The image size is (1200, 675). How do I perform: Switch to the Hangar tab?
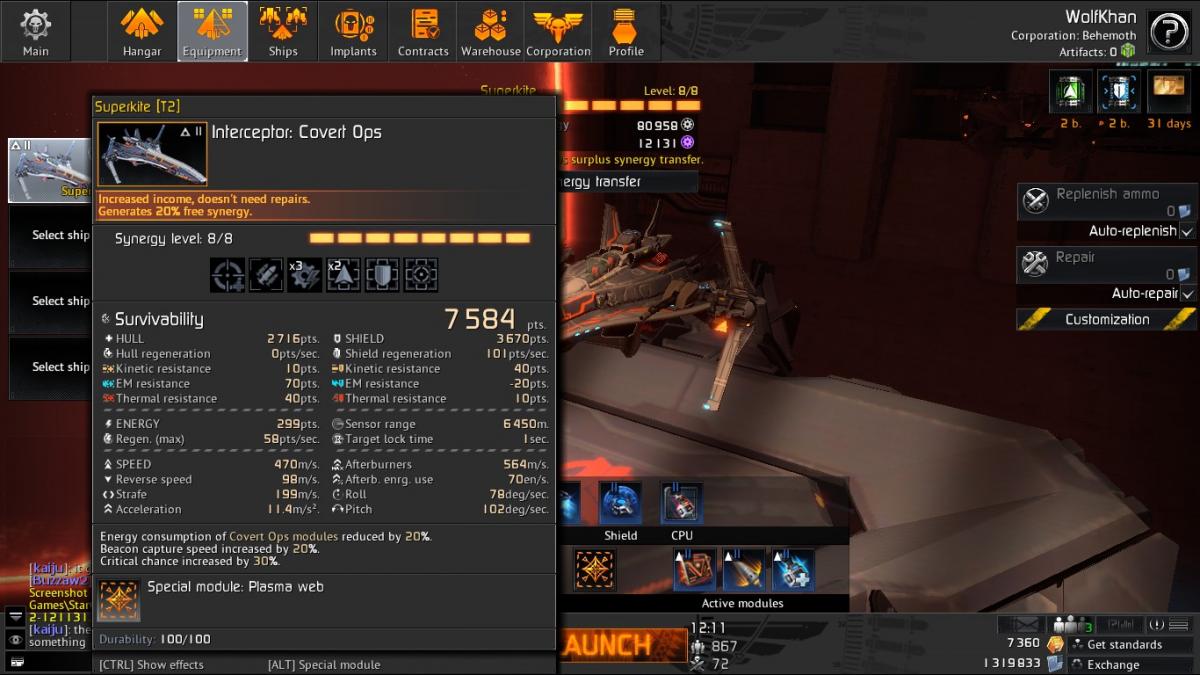142,31
